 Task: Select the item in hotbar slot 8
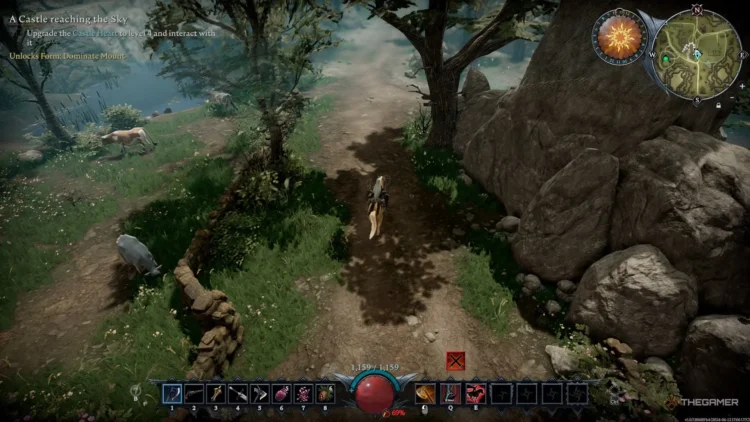326,394
